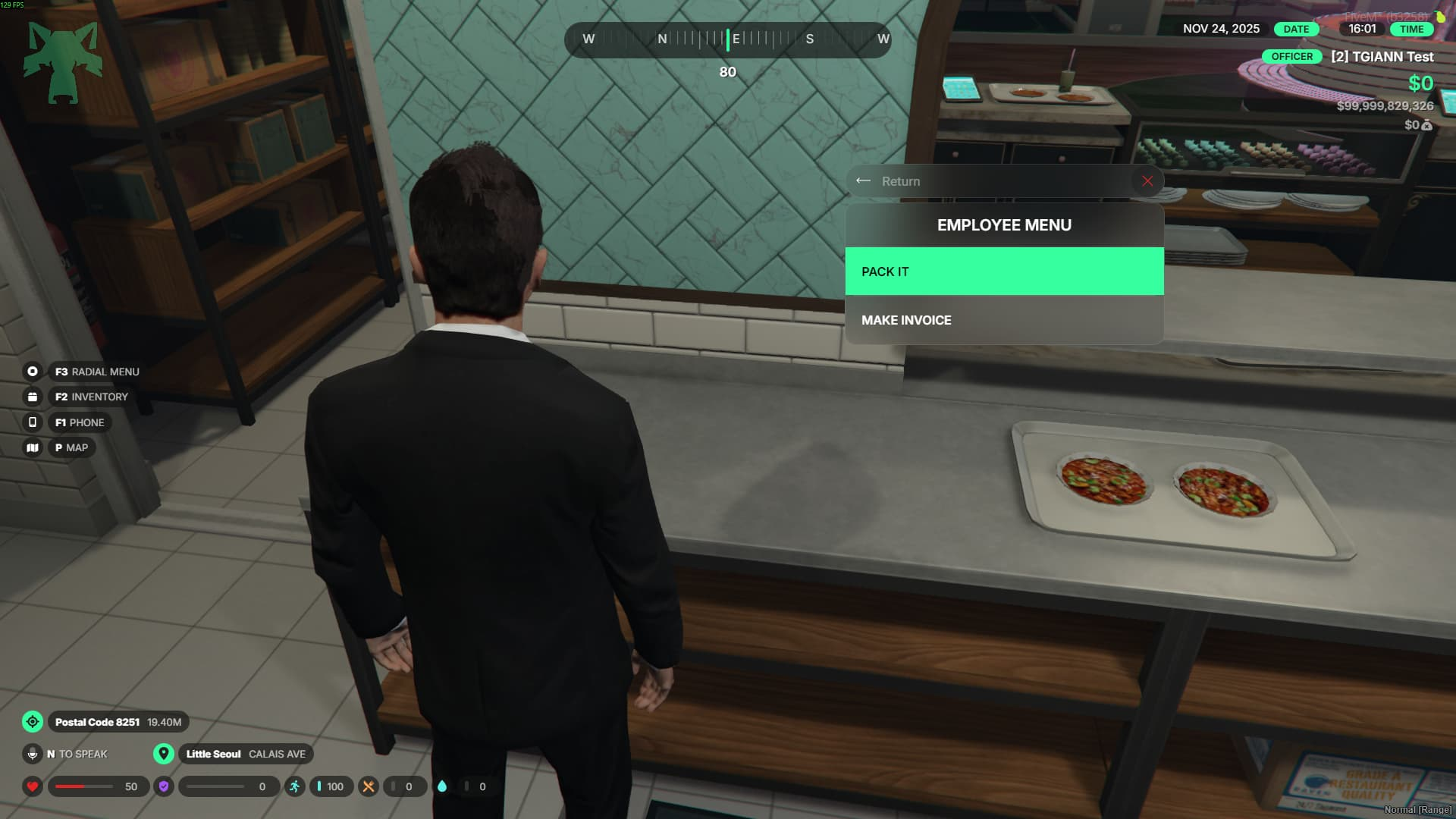
Task: Close the employee menu with red X
Action: click(x=1147, y=181)
